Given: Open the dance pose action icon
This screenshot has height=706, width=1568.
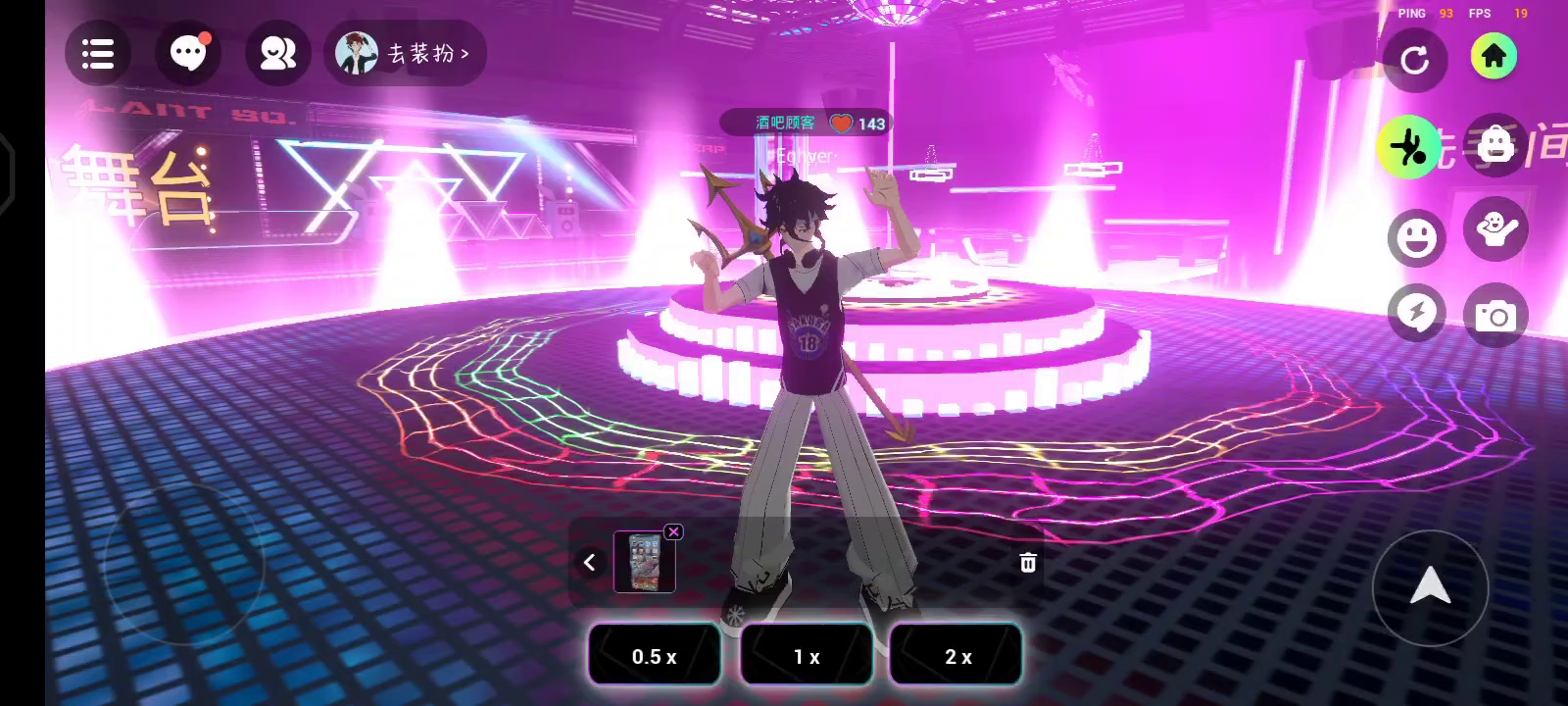Looking at the screenshot, I should (1408, 147).
